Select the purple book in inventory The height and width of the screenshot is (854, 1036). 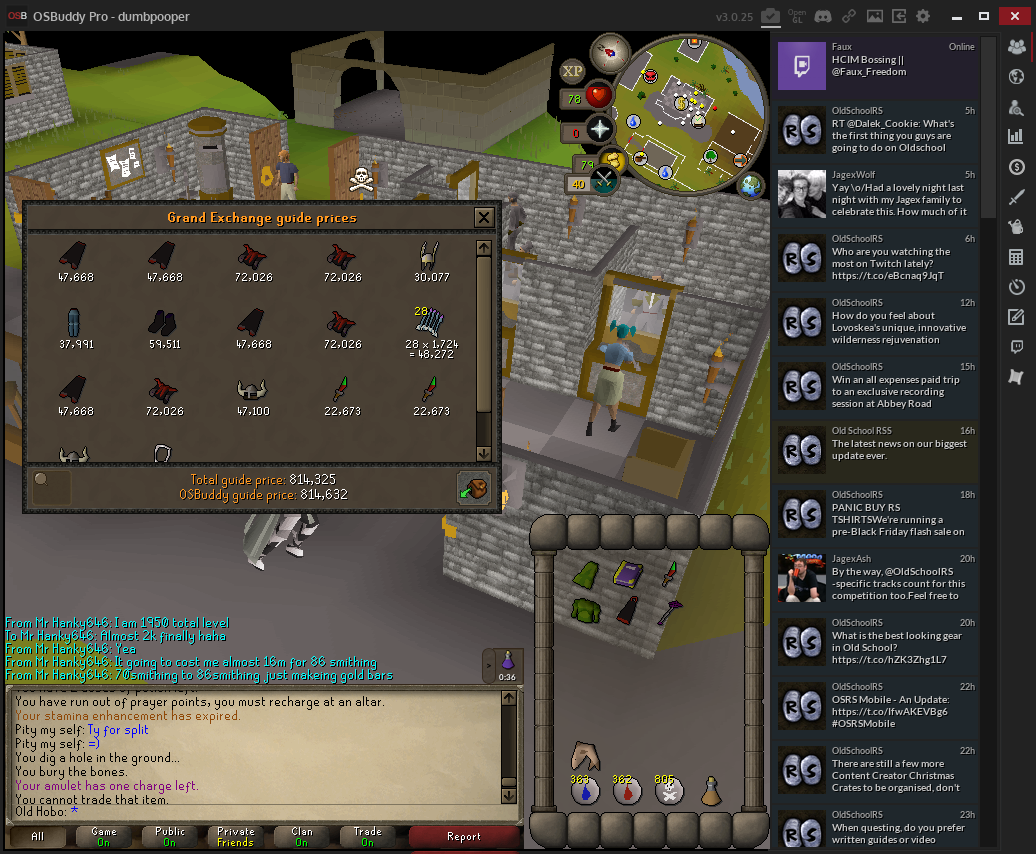(x=627, y=574)
